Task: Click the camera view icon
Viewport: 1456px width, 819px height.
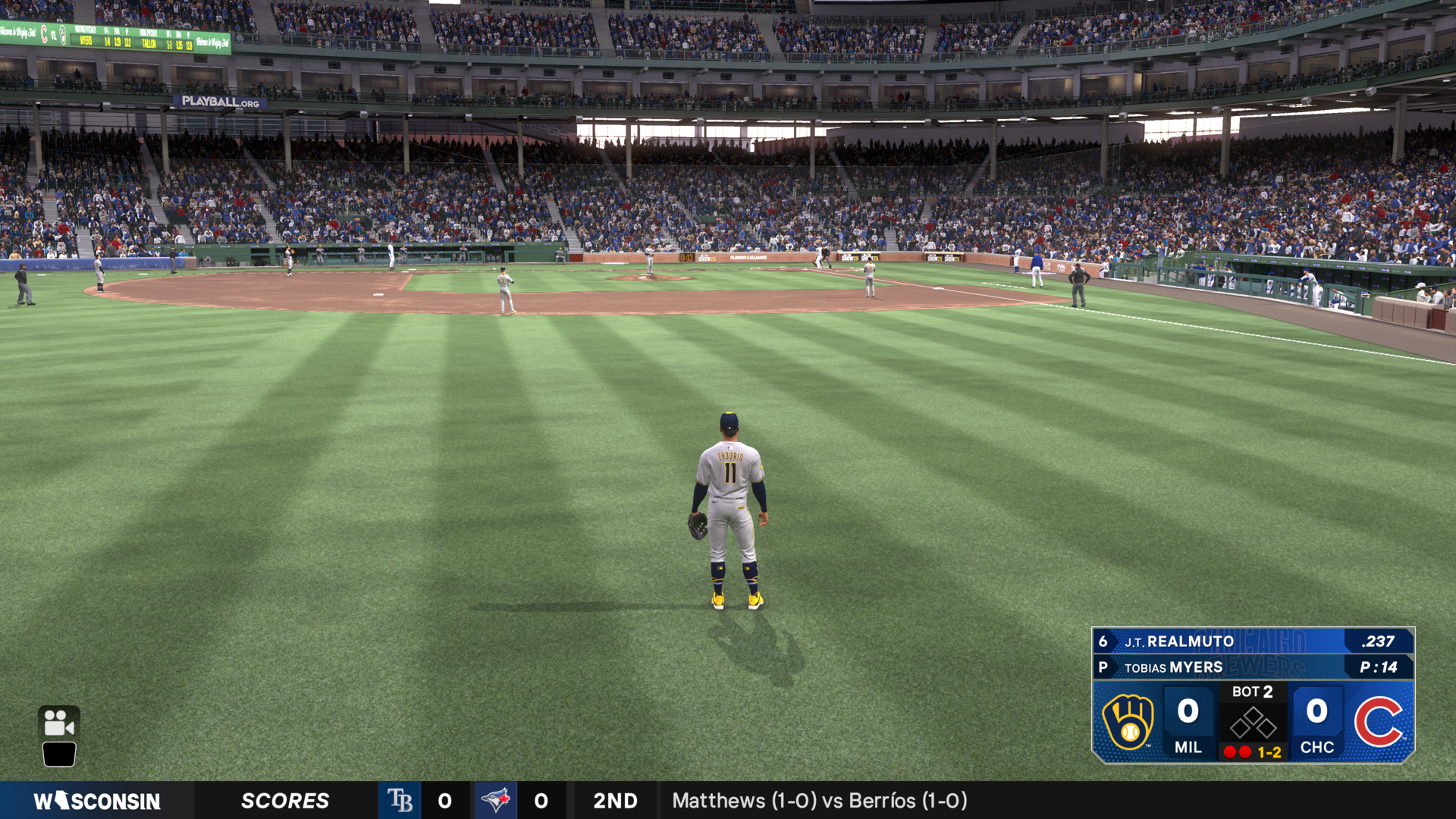Action: point(58,723)
